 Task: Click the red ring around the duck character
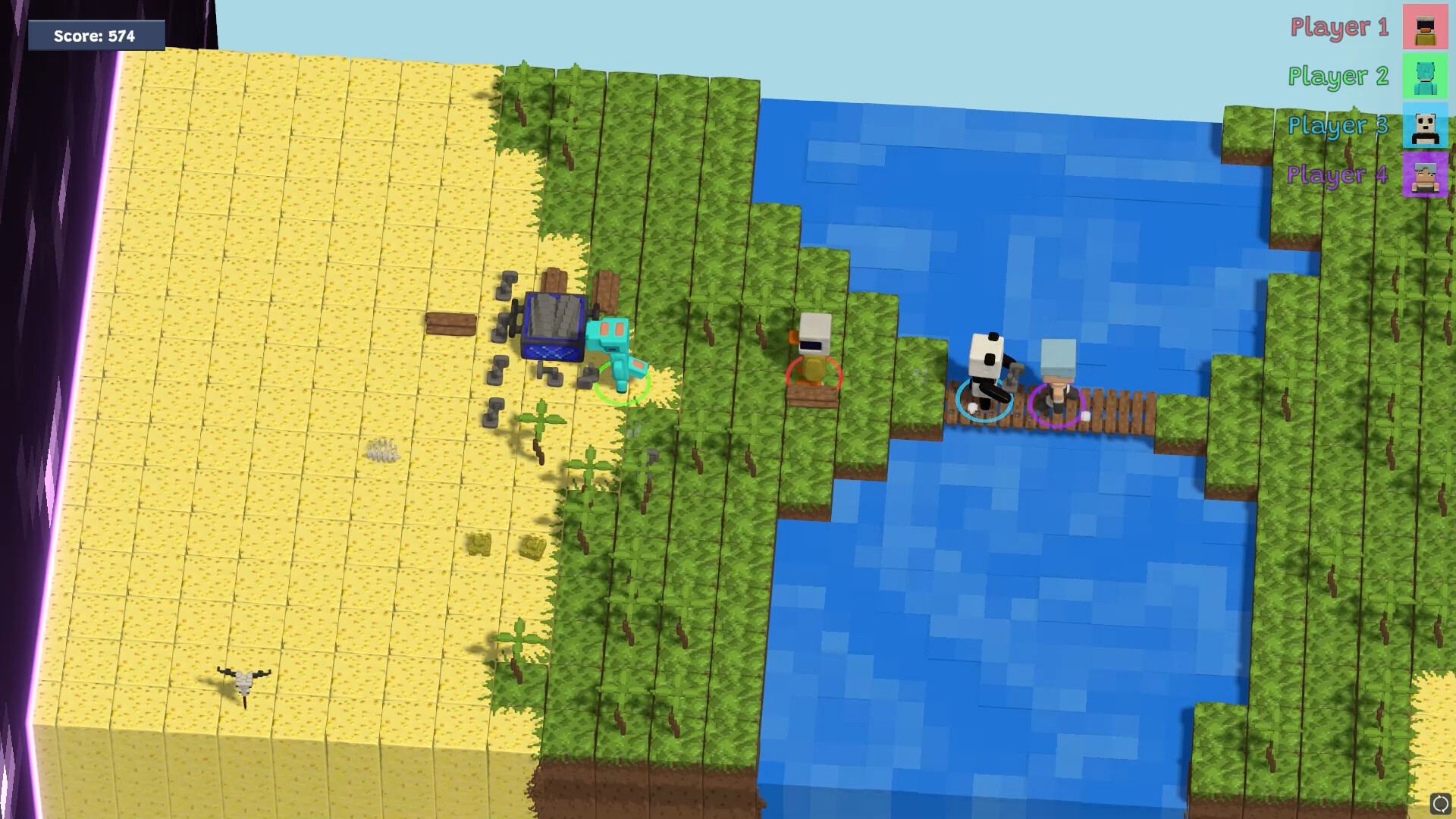point(814,372)
